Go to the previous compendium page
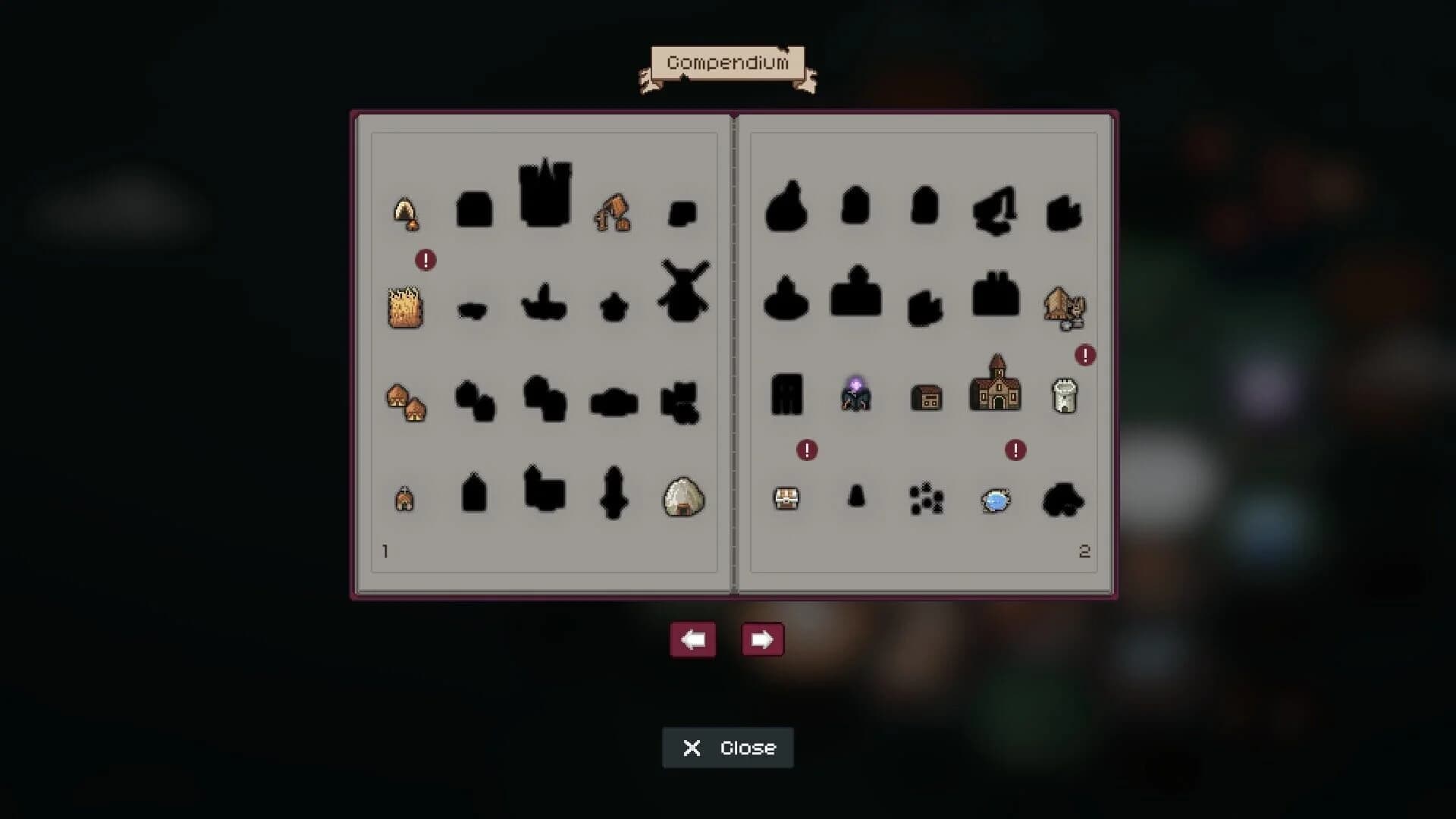This screenshot has height=819, width=1456. pyautogui.click(x=692, y=639)
